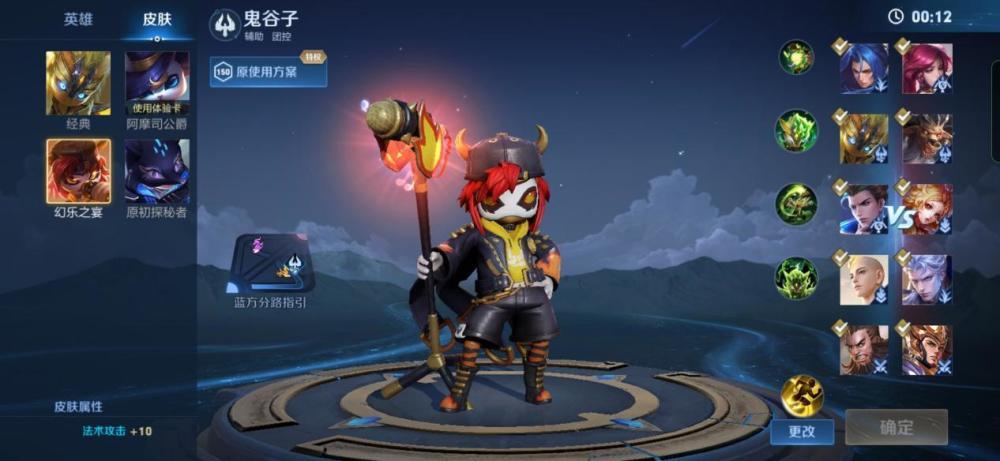1000x461 pixels.
Task: Pick the 原初探秘者 skin
Action: (157, 171)
